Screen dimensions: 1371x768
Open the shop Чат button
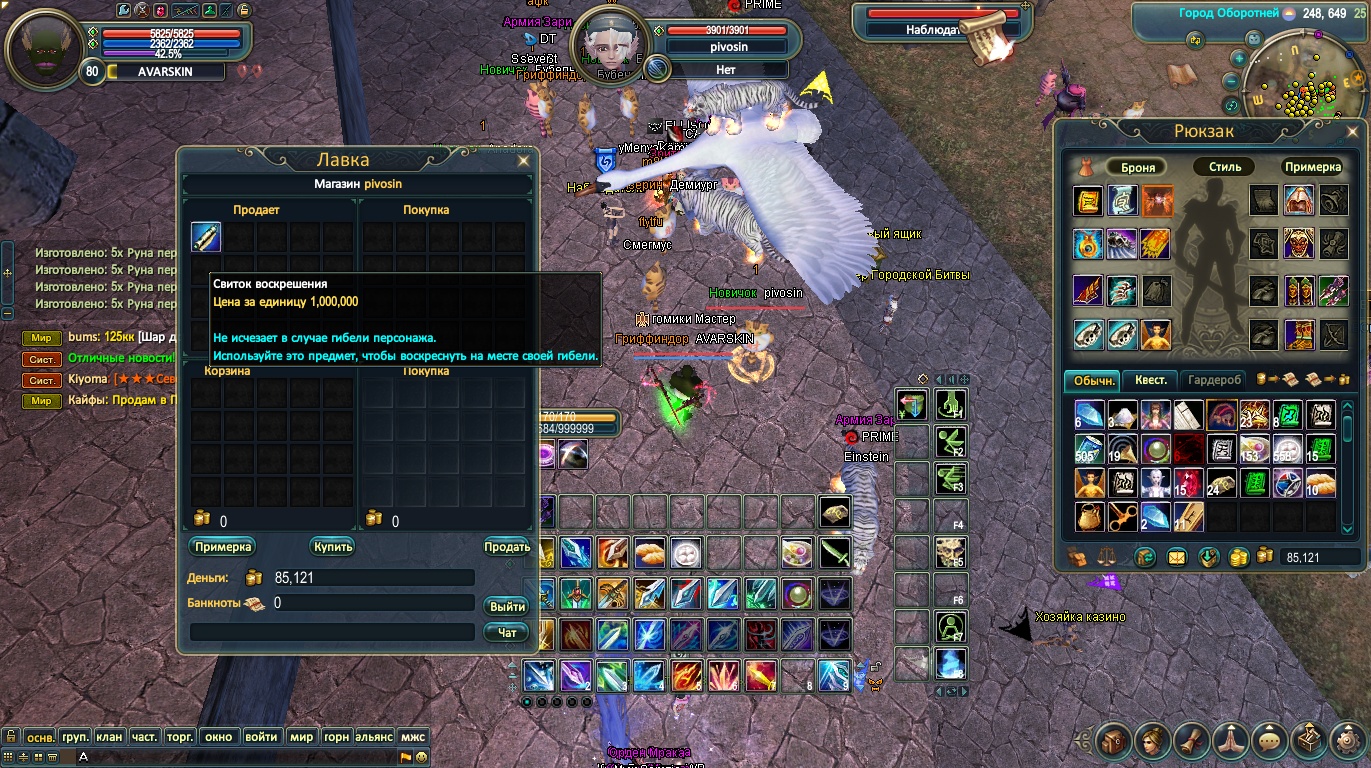pos(507,632)
